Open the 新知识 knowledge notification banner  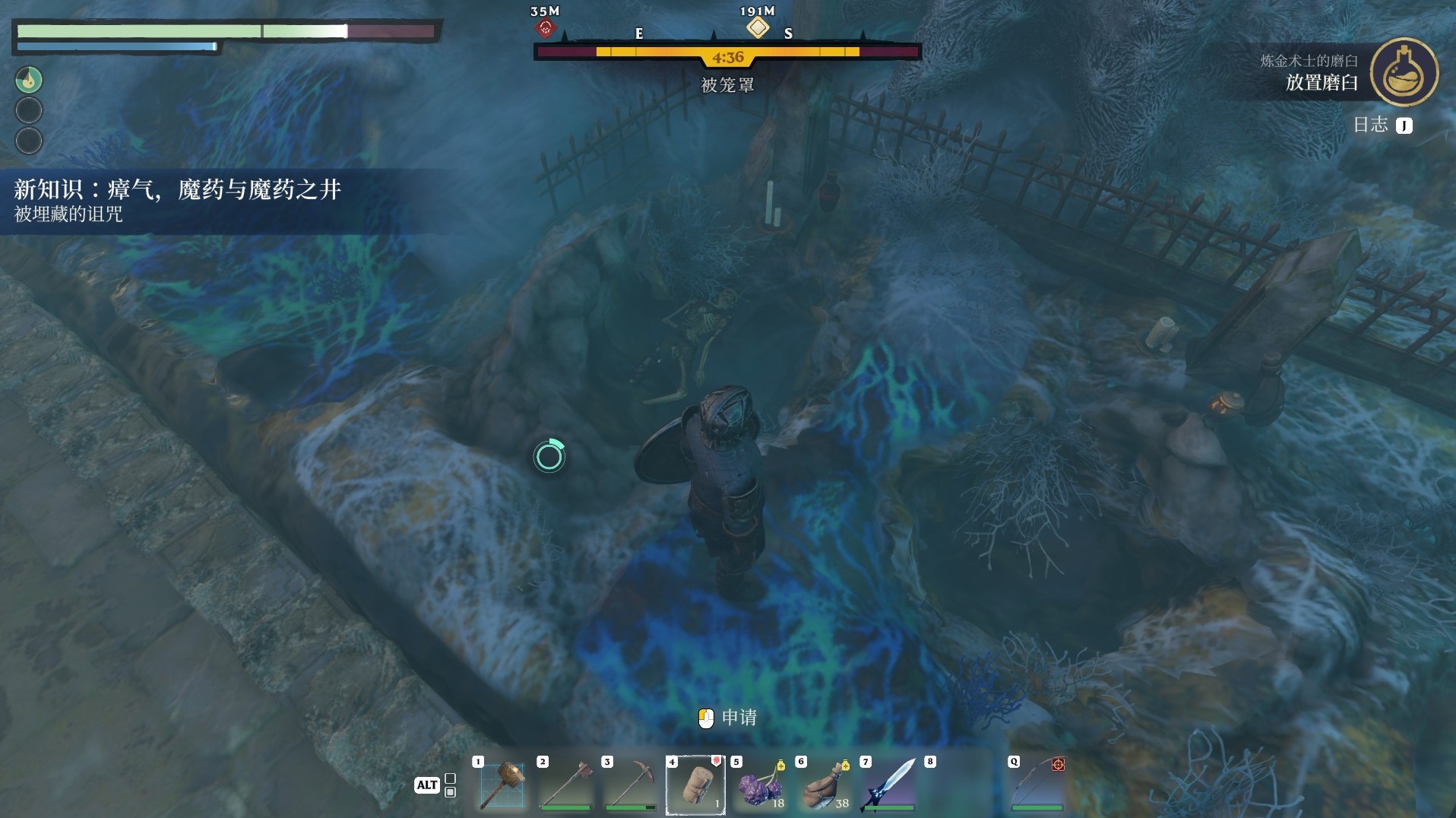pos(178,200)
